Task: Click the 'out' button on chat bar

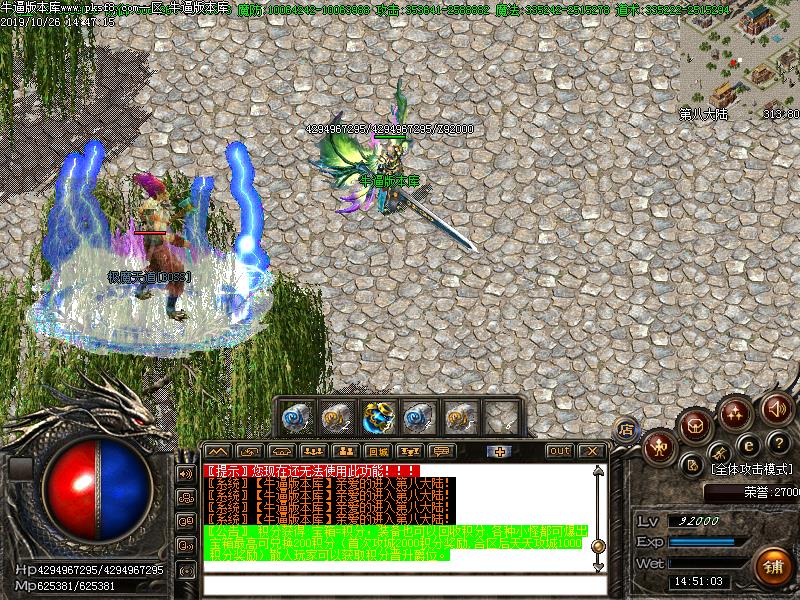Action: coord(560,451)
